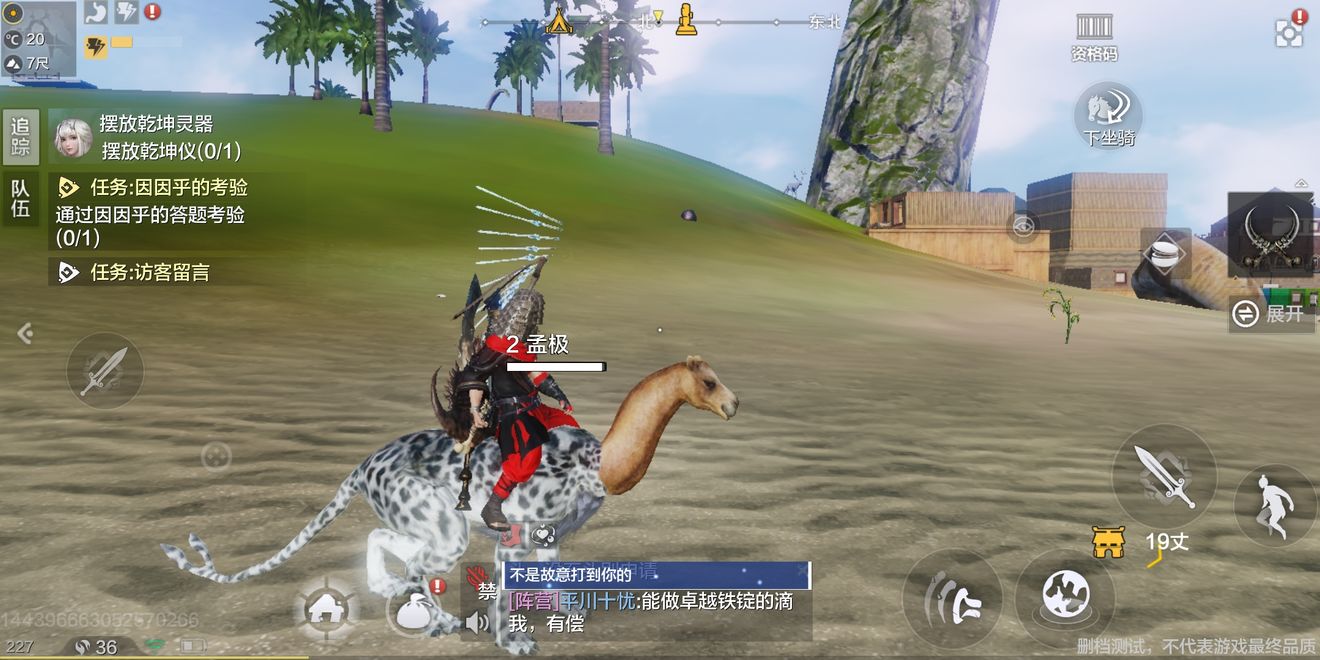1320x660 pixels.
Task: Open the 资格码 barcode icon
Action: [x=1094, y=36]
